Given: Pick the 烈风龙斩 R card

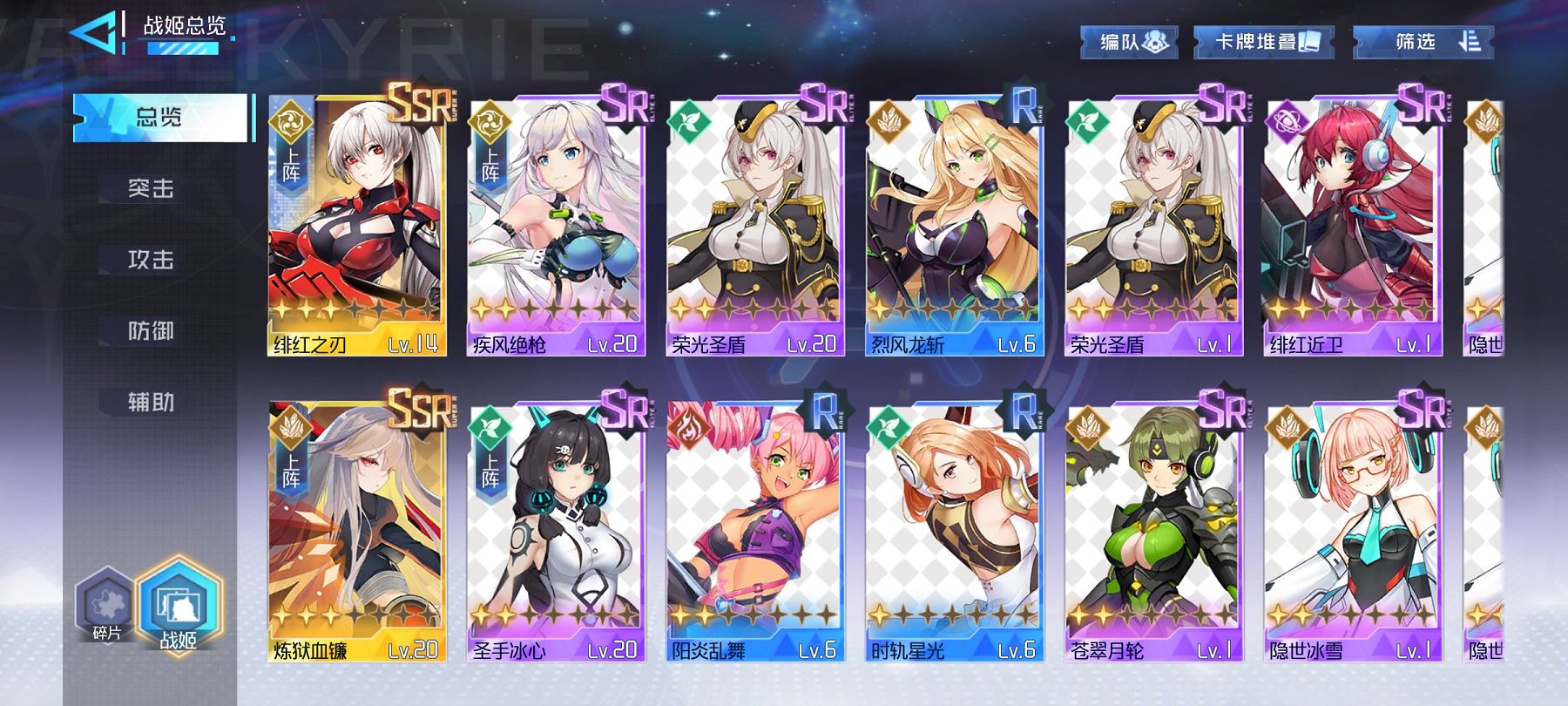Looking at the screenshot, I should pyautogui.click(x=954, y=227).
